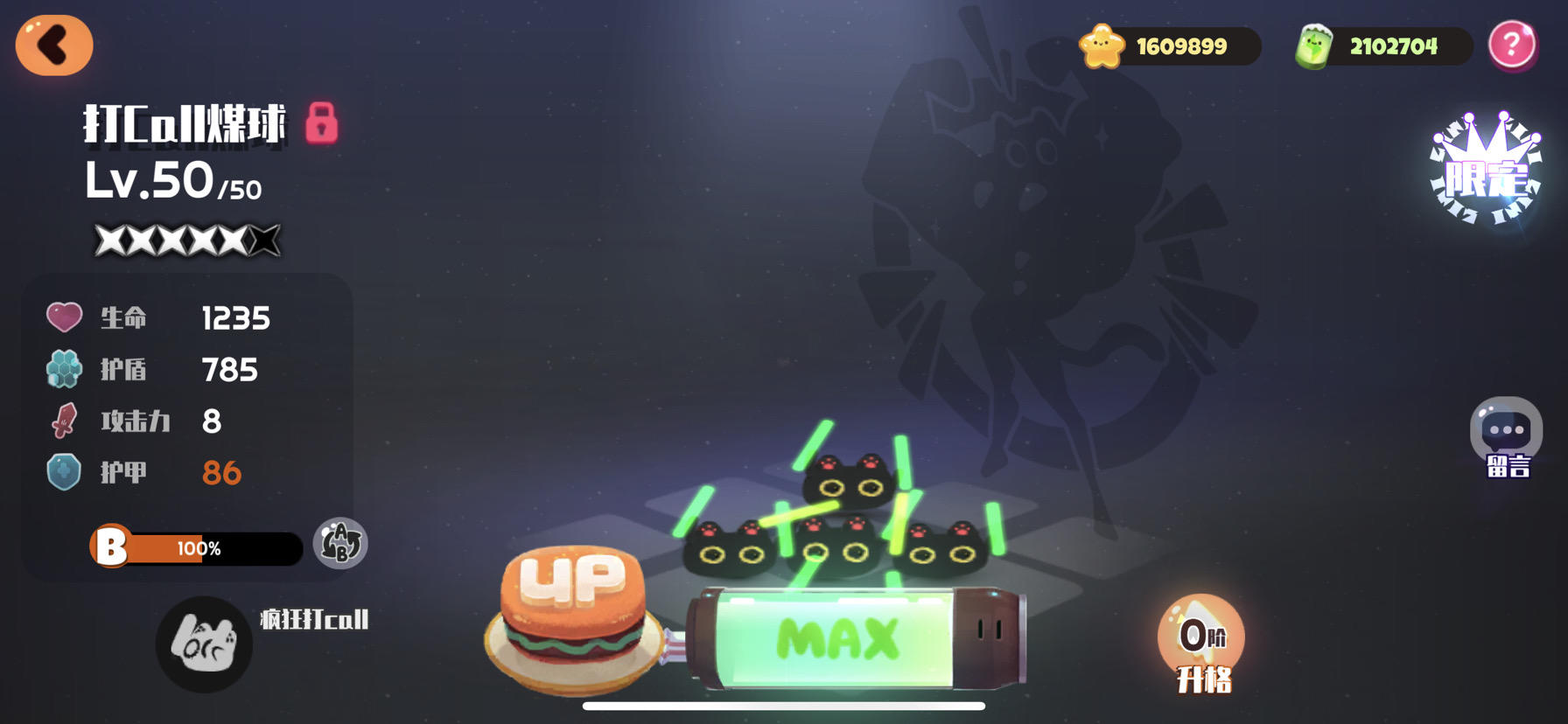Tap the 护甲 armor stat icon
This screenshot has height=724, width=1568.
(64, 473)
